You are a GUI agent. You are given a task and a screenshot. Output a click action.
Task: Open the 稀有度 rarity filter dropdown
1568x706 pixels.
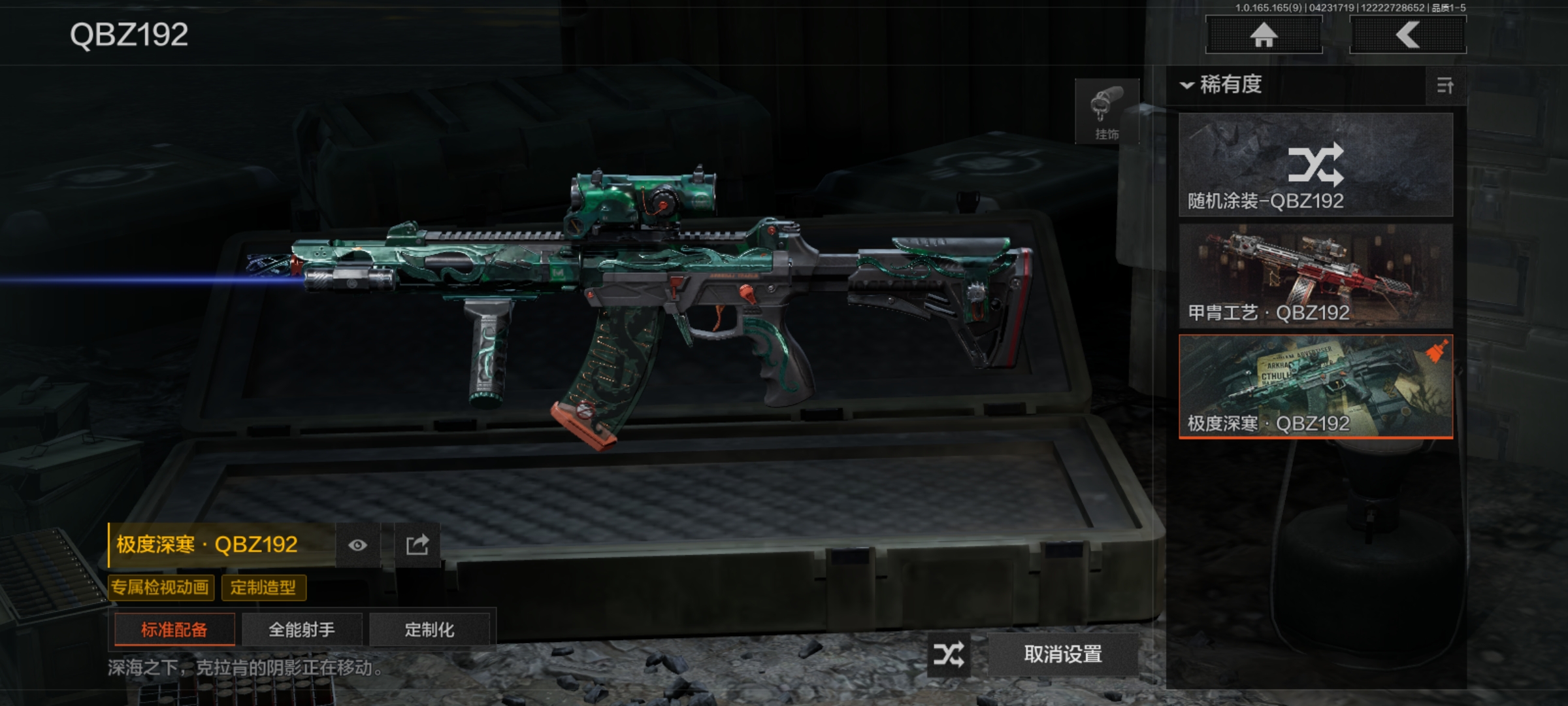[1222, 85]
